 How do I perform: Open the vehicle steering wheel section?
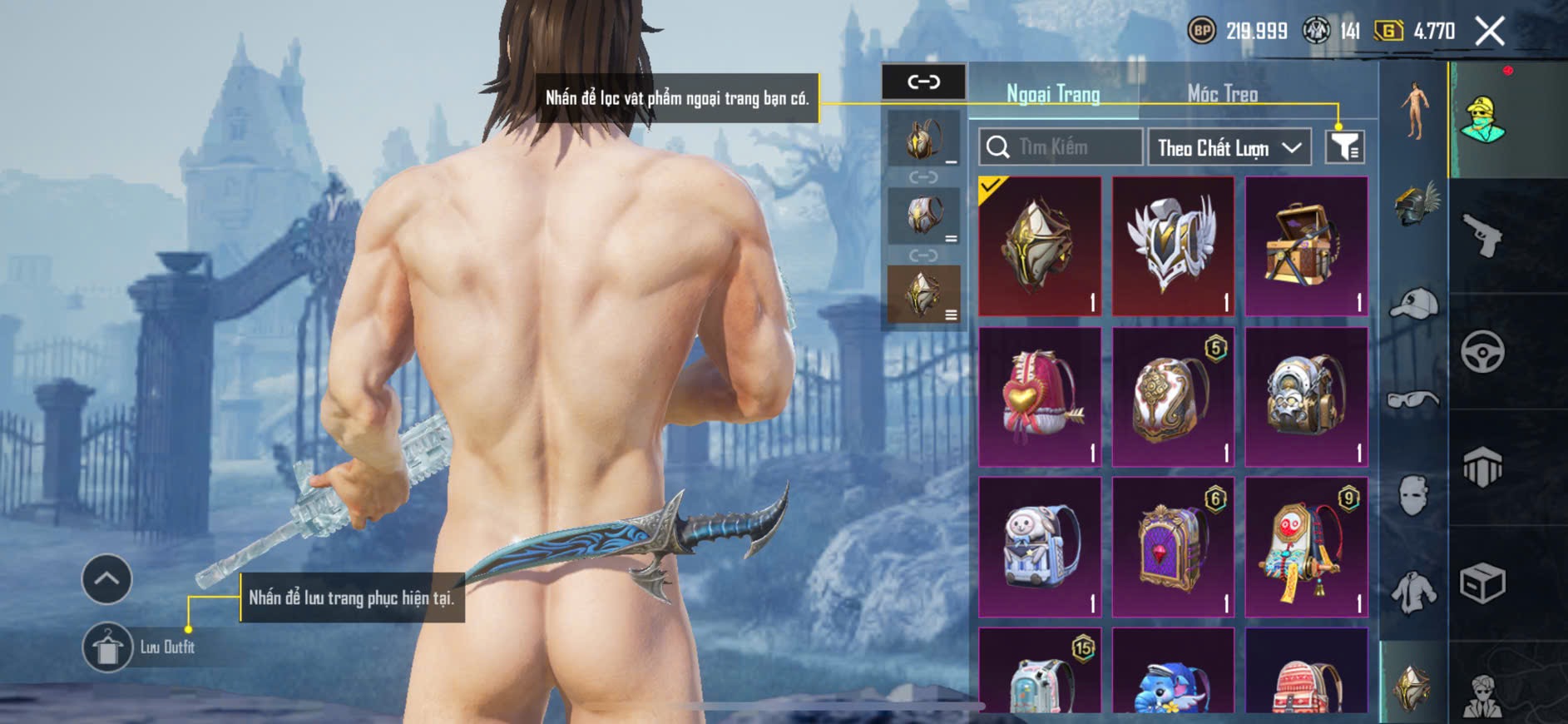coord(1482,351)
